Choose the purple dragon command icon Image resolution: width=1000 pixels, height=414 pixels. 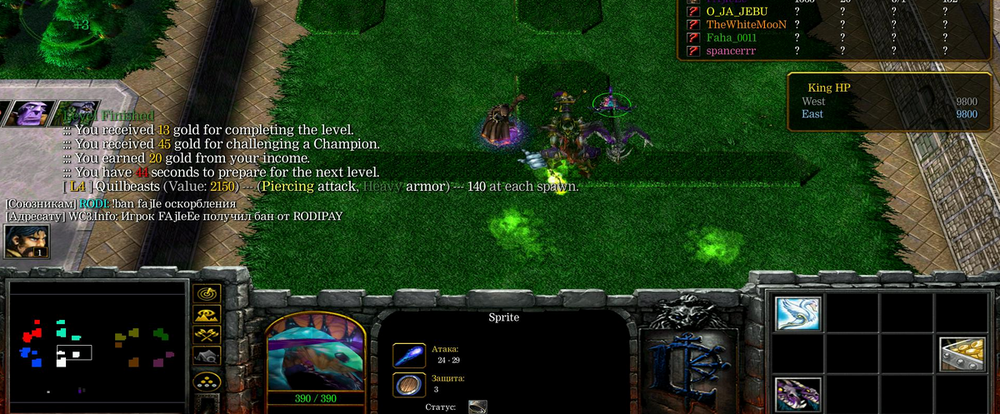coord(797,393)
